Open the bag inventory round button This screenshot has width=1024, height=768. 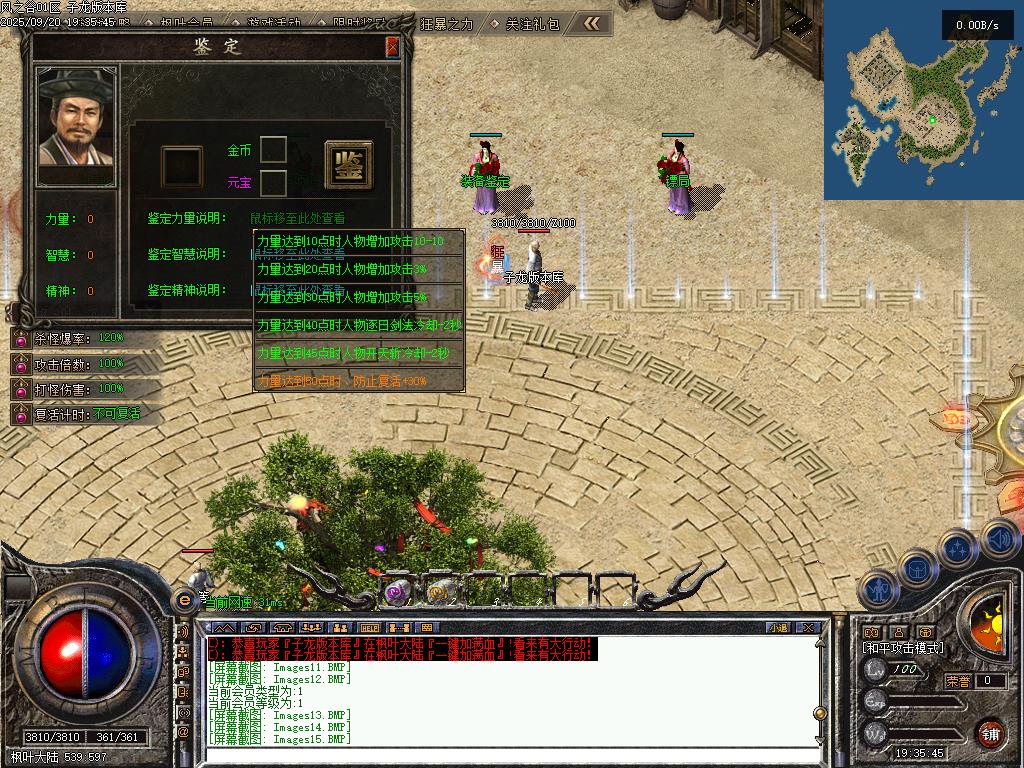[917, 569]
